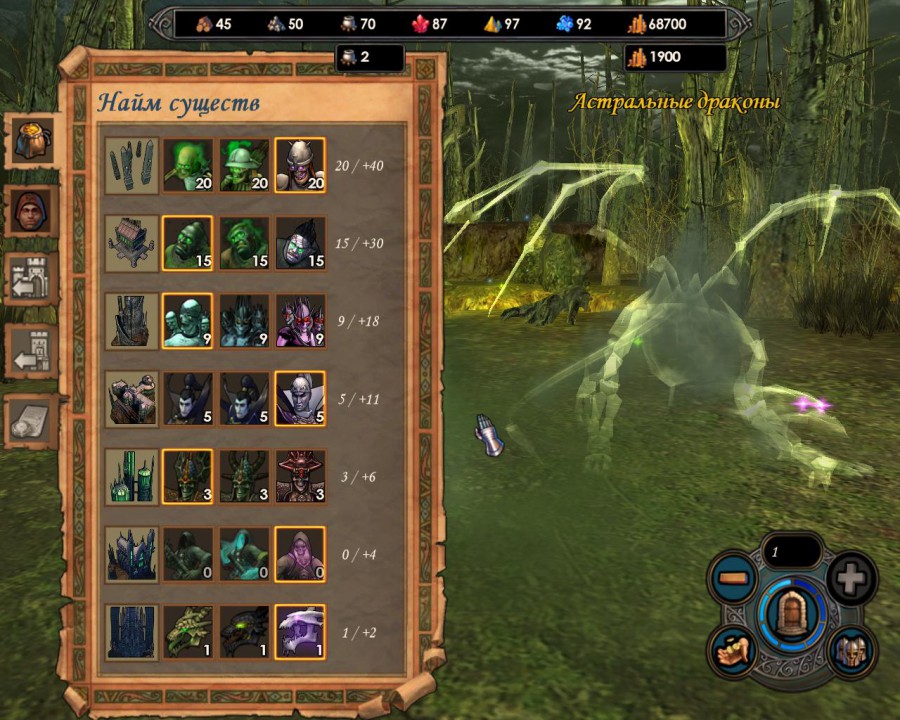Open the stone and paper resources tab
900x720 pixels.
(31, 422)
